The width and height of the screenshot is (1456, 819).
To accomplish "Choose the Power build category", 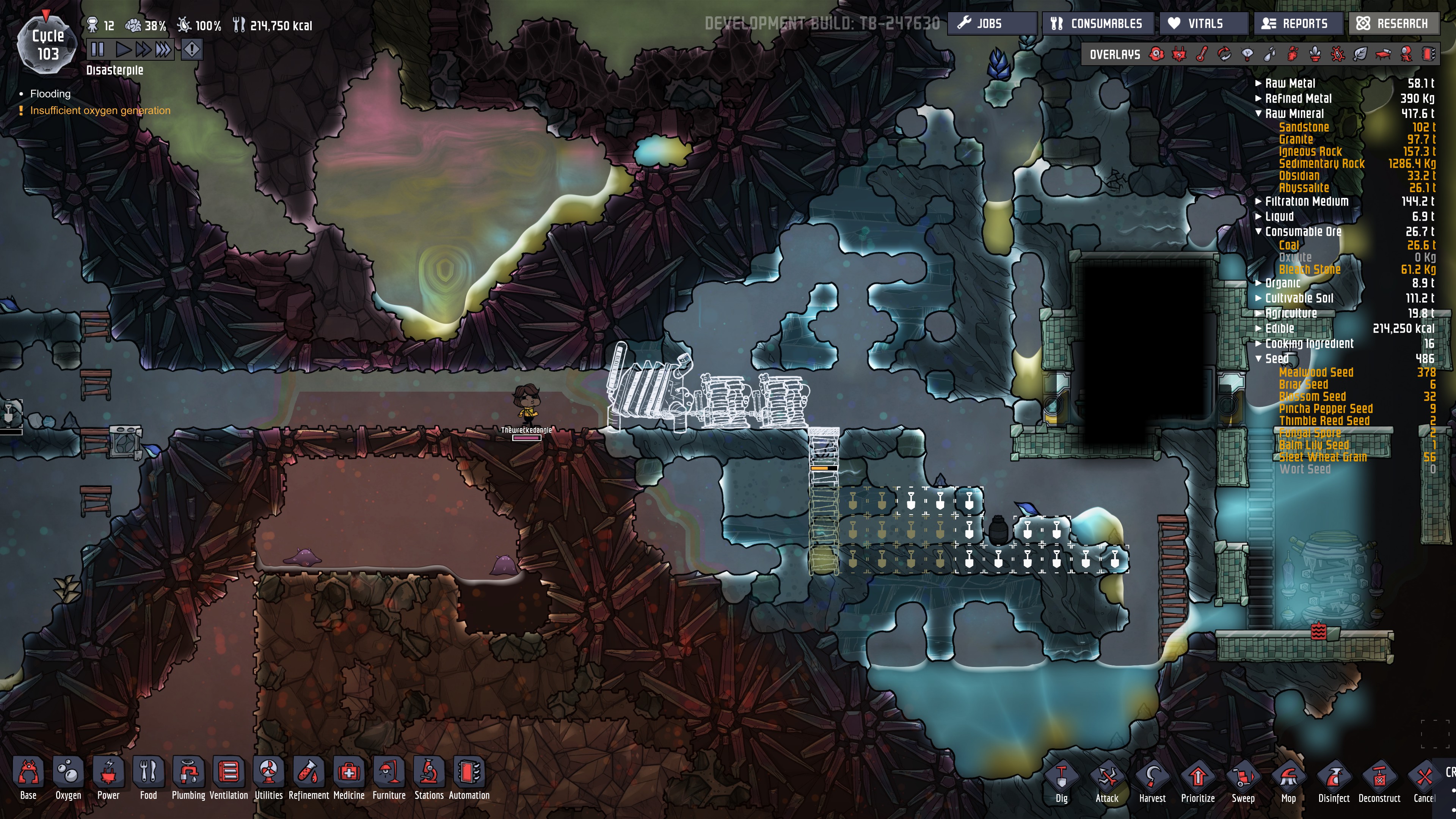I will 108,778.
